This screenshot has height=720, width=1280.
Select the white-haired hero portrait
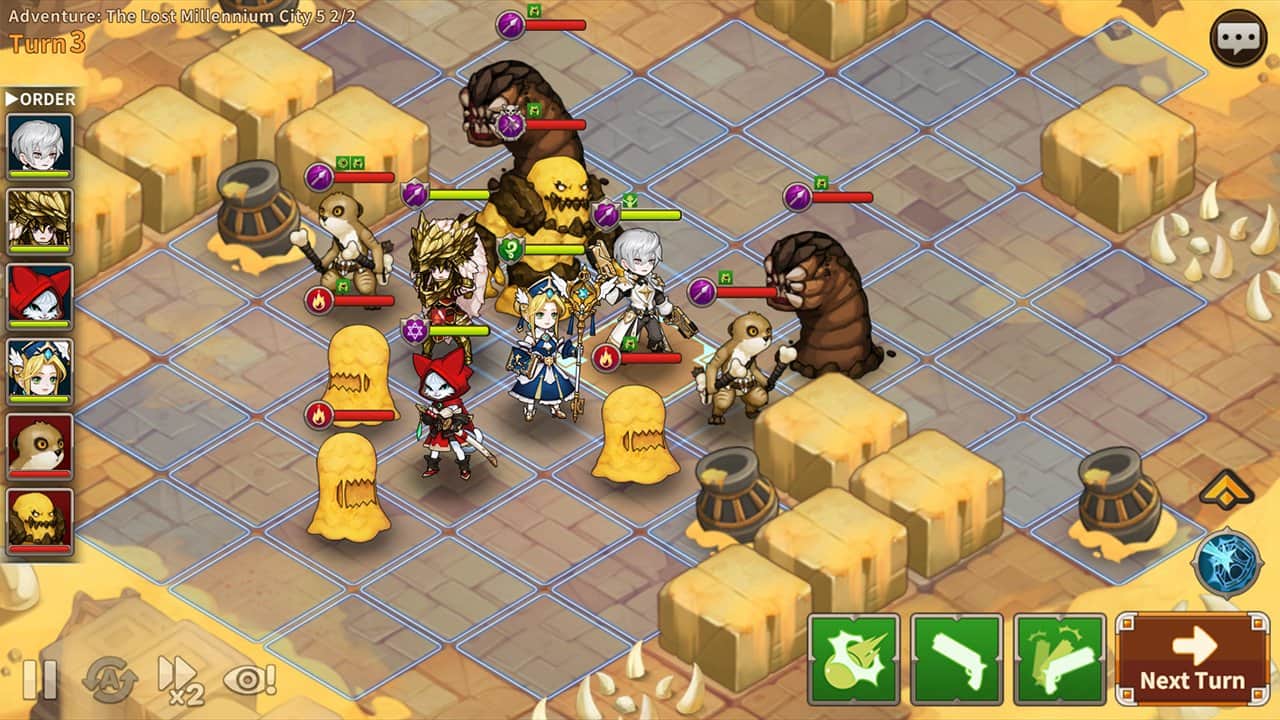(x=40, y=146)
